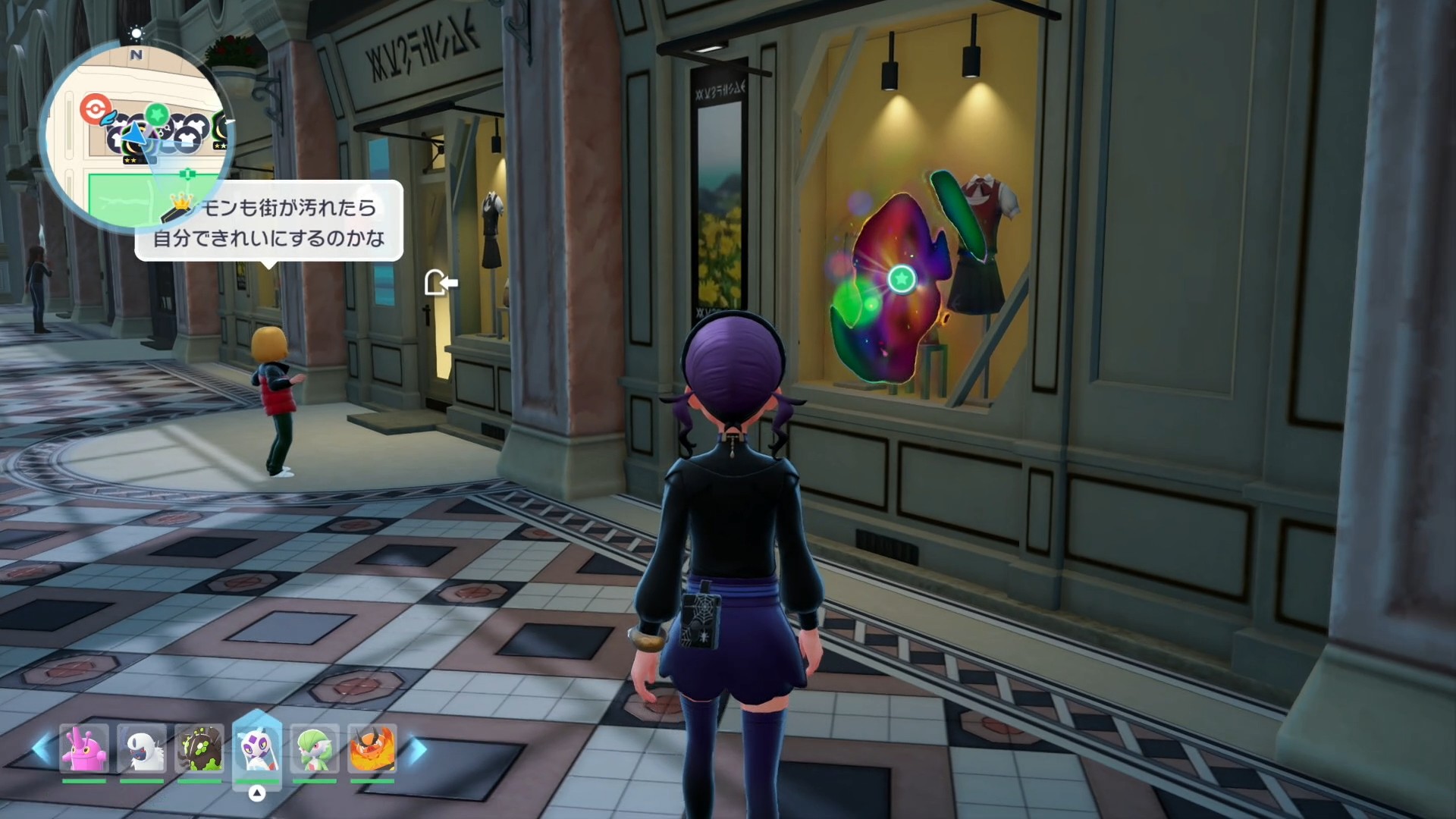Viewport: 1456px width, 819px height.
Task: Select the green star objective marker in window
Action: [x=901, y=279]
